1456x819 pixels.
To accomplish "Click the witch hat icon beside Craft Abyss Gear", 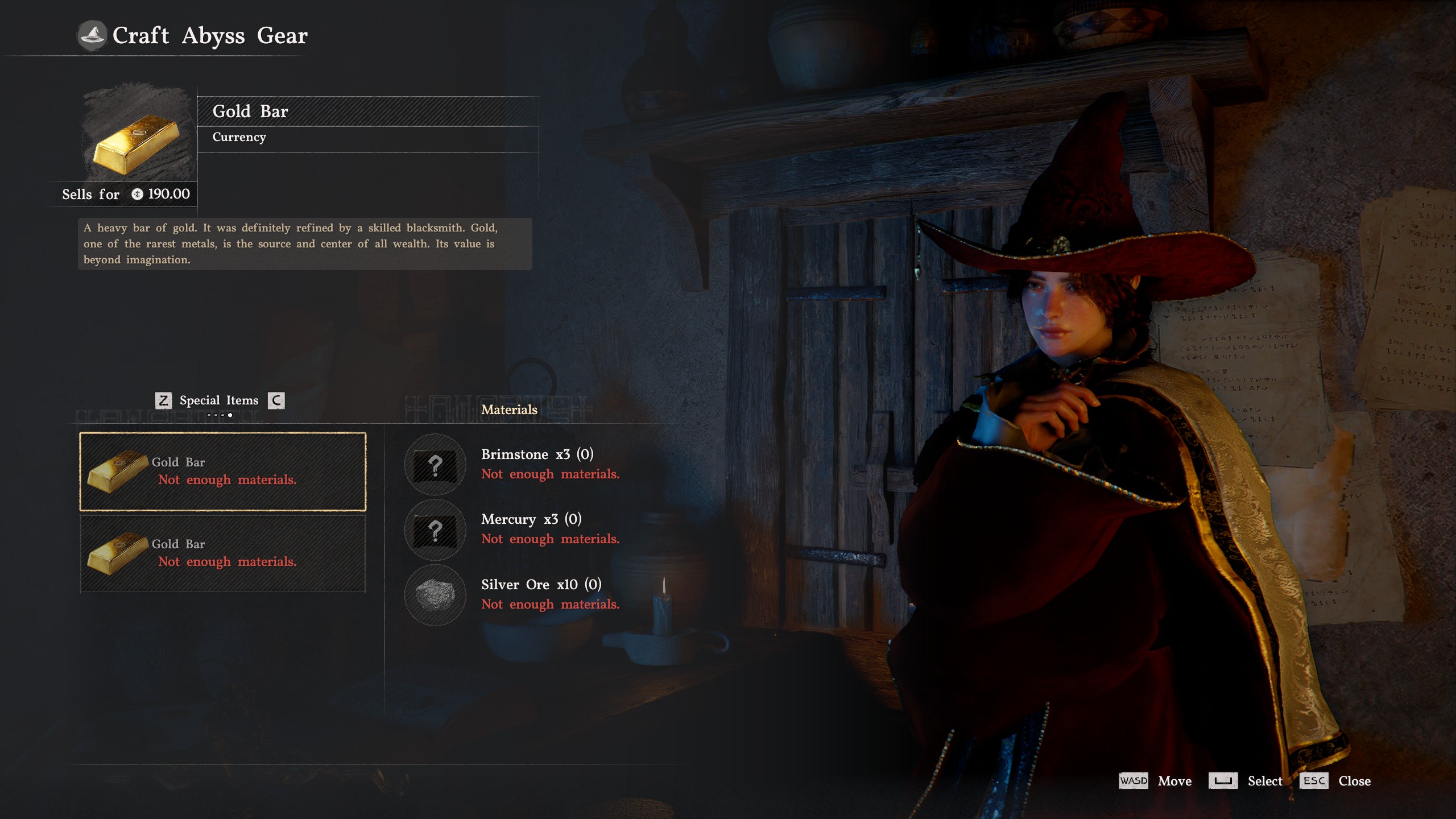I will pos(93,35).
